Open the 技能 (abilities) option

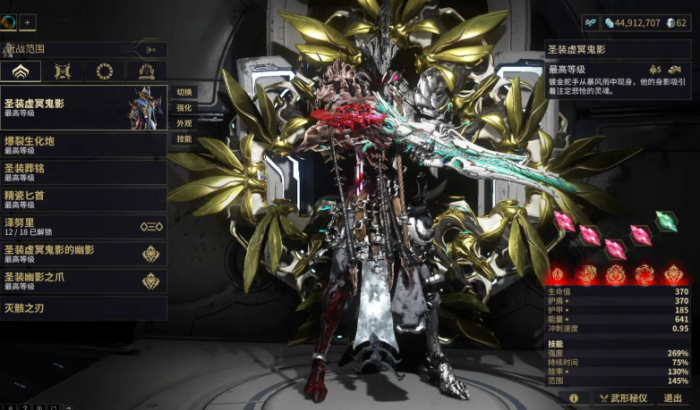pyautogui.click(x=184, y=139)
